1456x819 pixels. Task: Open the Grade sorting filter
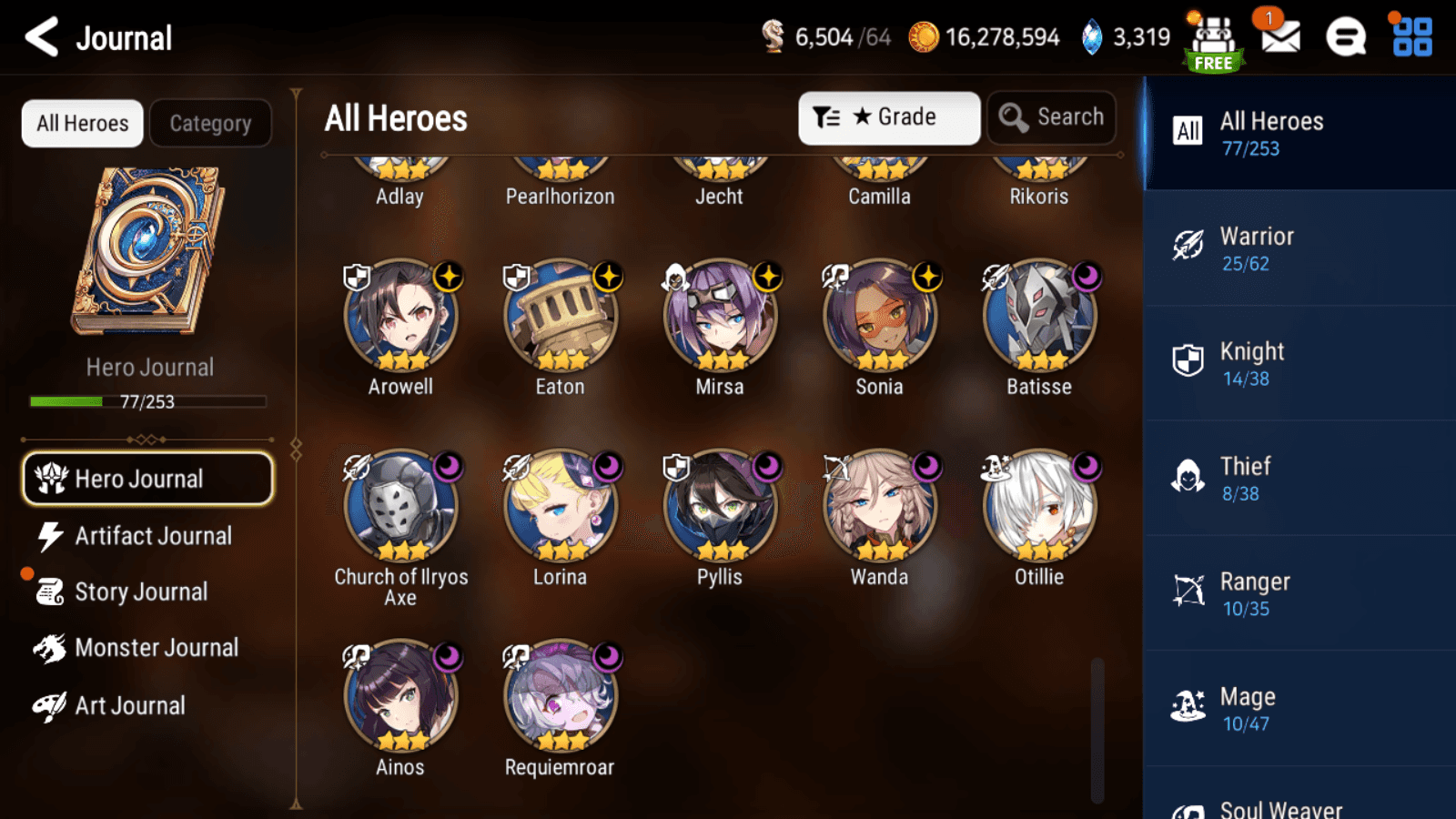pos(889,116)
